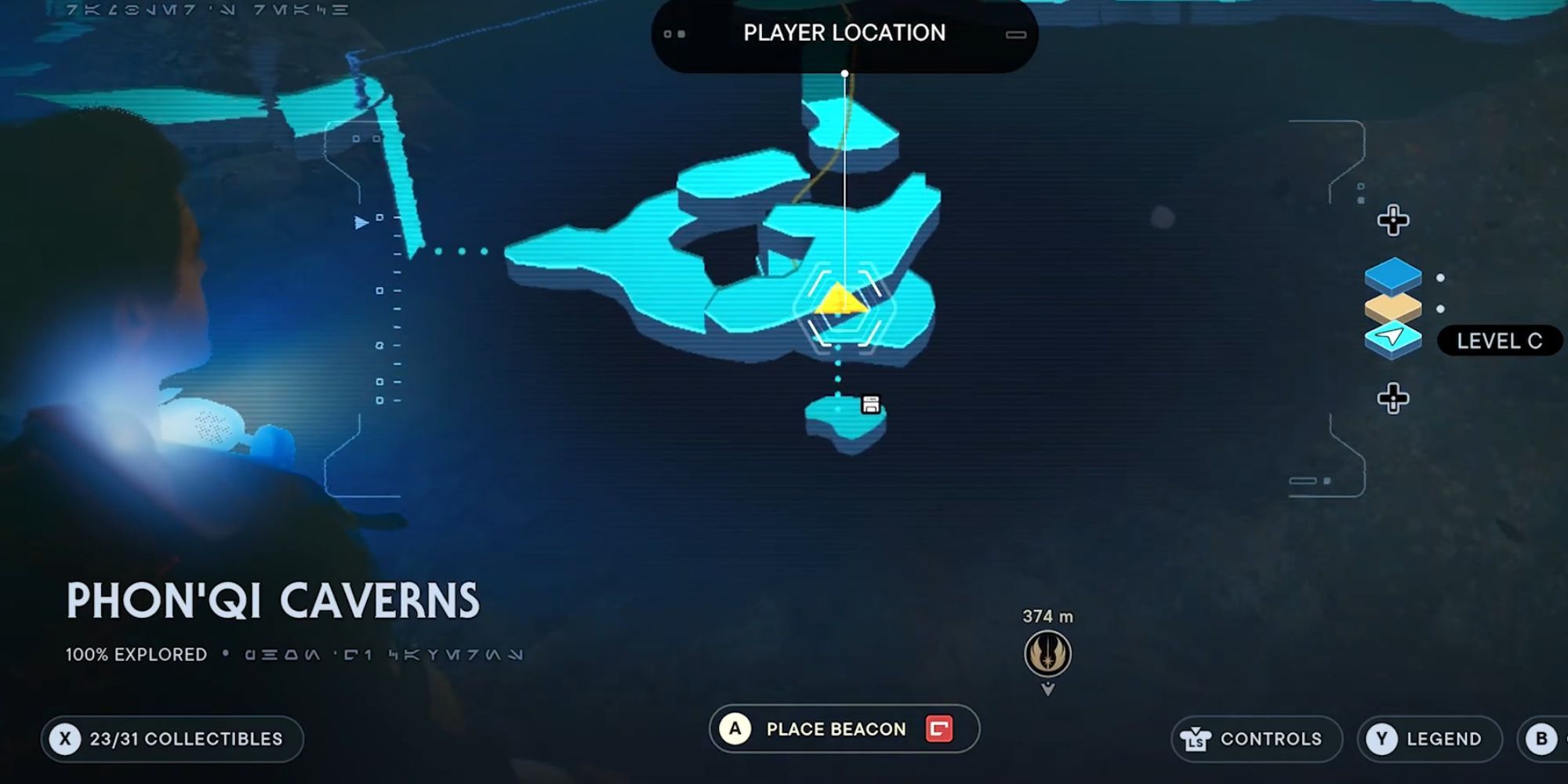Click the red beacon icon in the Place Beacon prompt
This screenshot has width=1568, height=784.
(938, 728)
